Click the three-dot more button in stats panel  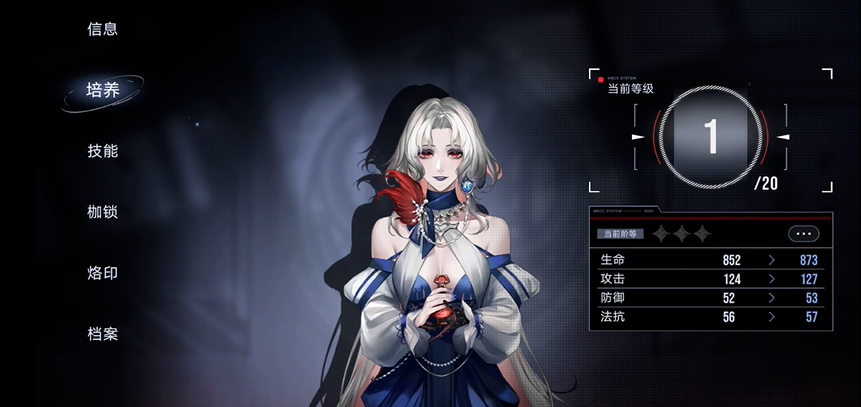803,234
